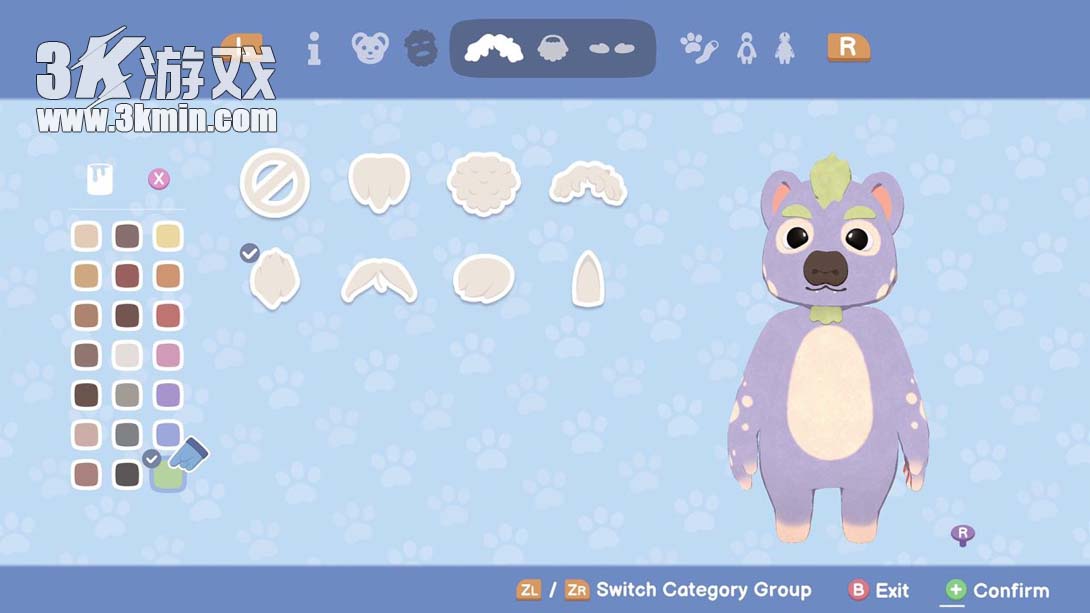Switch to the paw and tail tab
The width and height of the screenshot is (1090, 613).
tap(698, 47)
